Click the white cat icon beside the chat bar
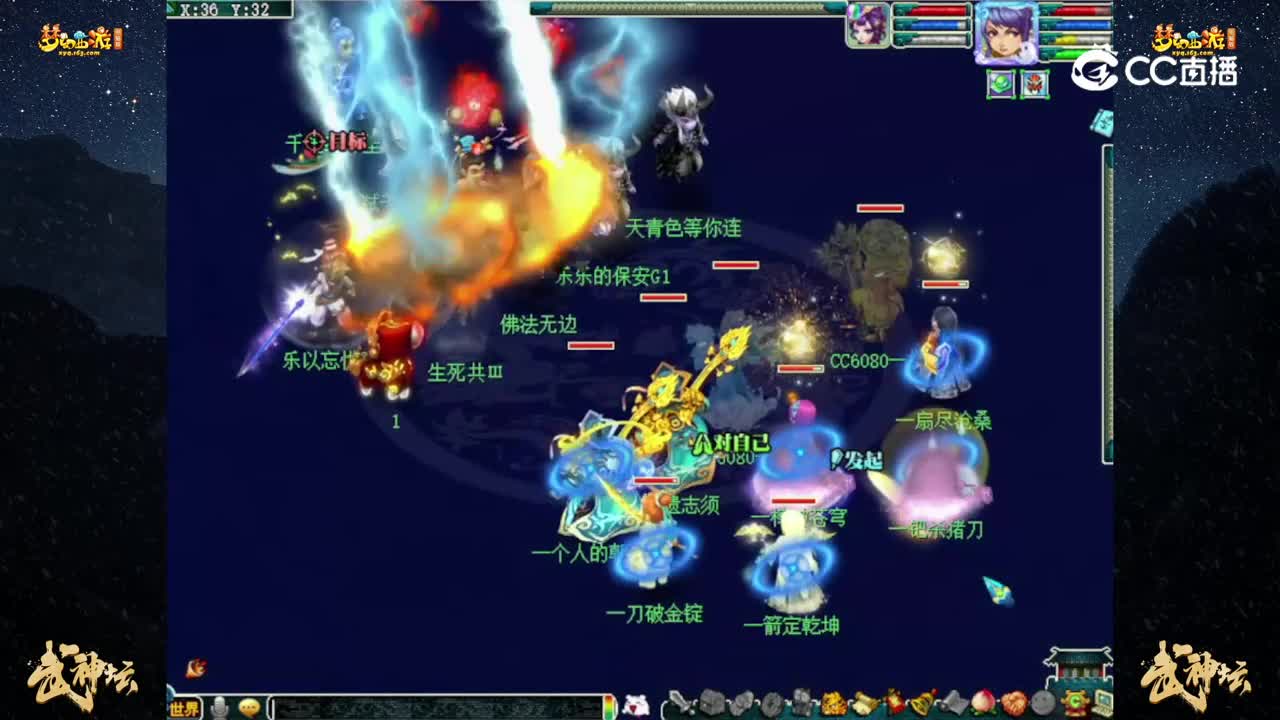The image size is (1280, 720). pyautogui.click(x=638, y=705)
